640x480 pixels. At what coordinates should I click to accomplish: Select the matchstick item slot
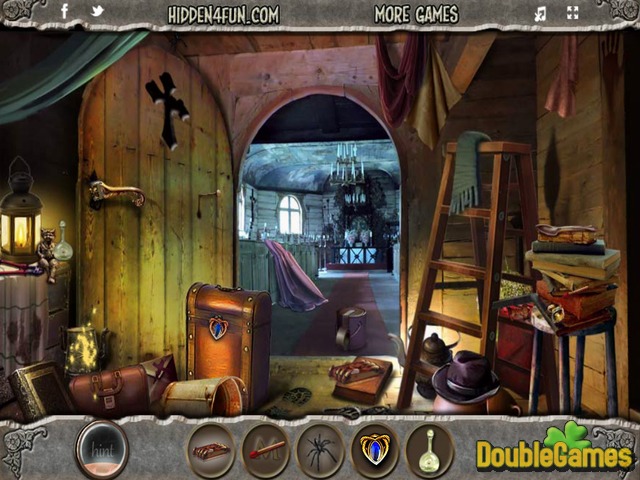click(x=266, y=449)
